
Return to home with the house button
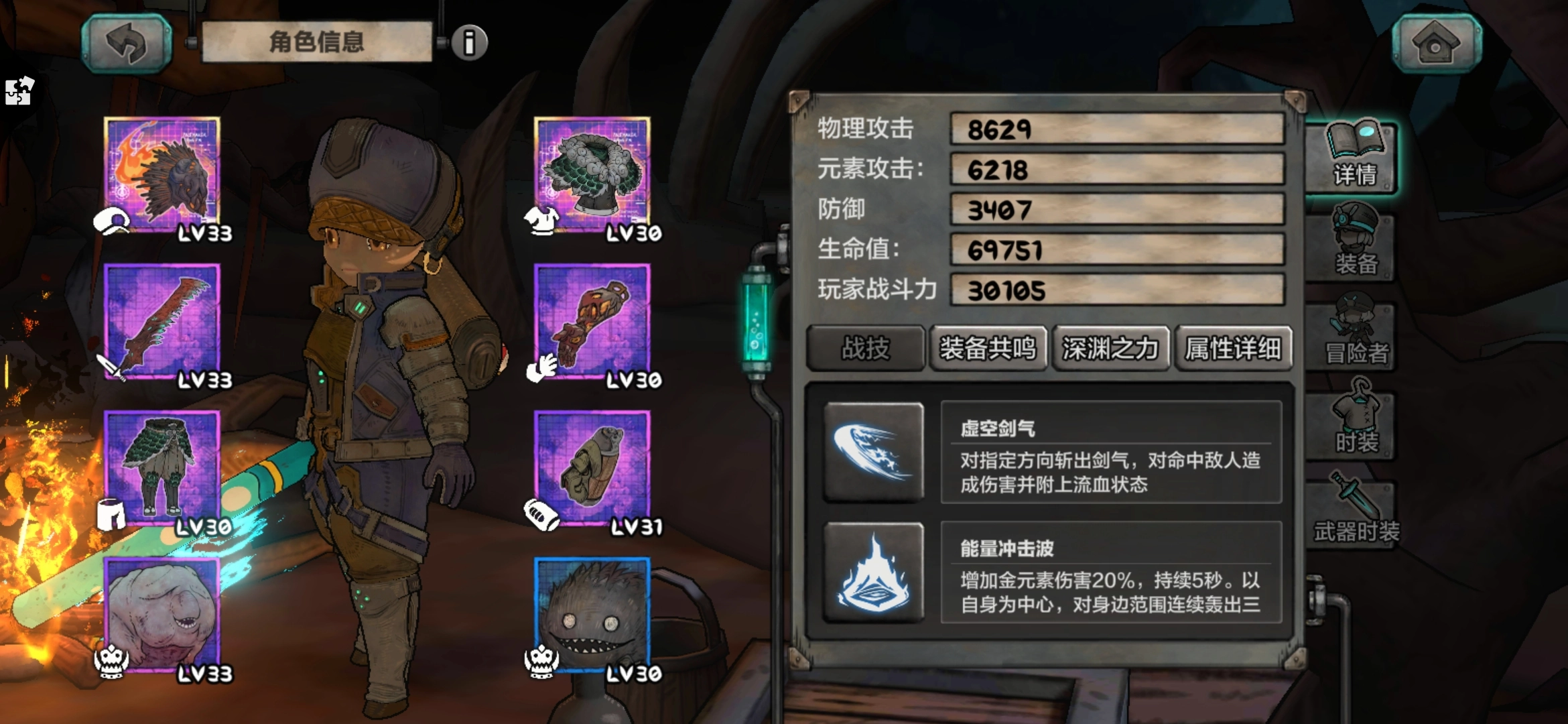(1436, 44)
